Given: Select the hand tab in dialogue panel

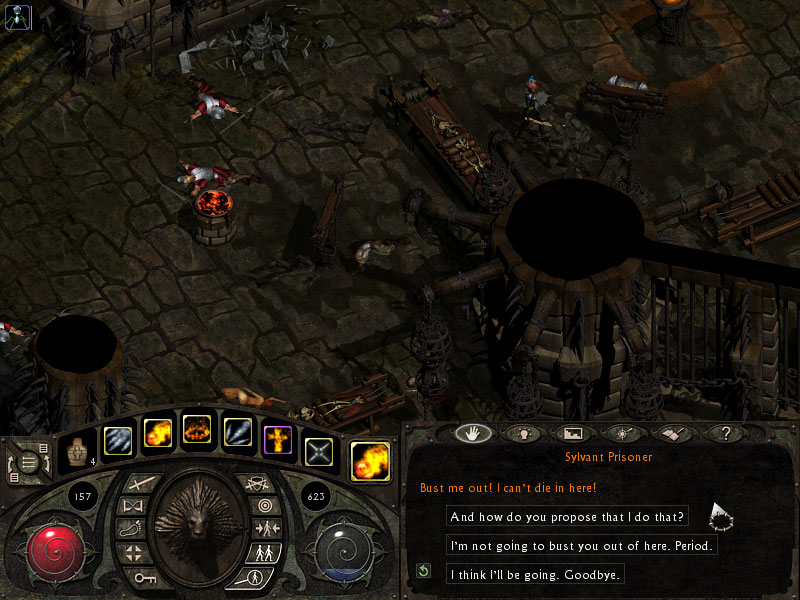Looking at the screenshot, I should point(471,434).
